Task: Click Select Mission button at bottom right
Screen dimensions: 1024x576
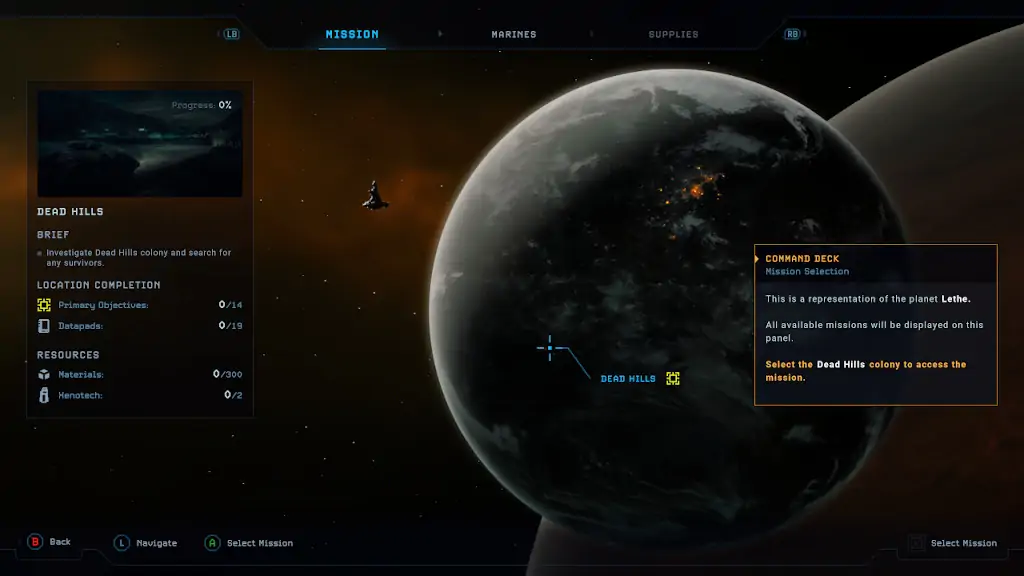Action: pos(952,543)
